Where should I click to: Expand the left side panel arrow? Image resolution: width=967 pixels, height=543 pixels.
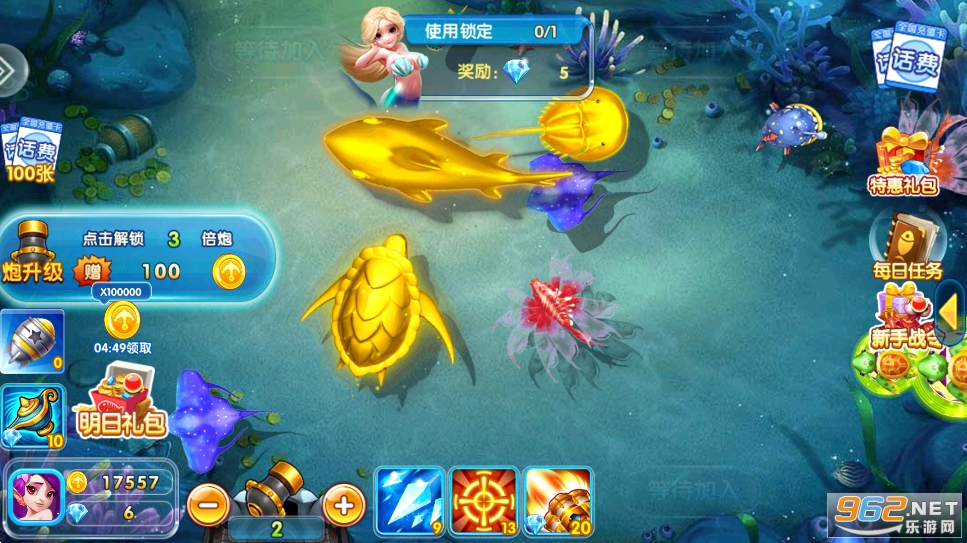click(x=9, y=69)
